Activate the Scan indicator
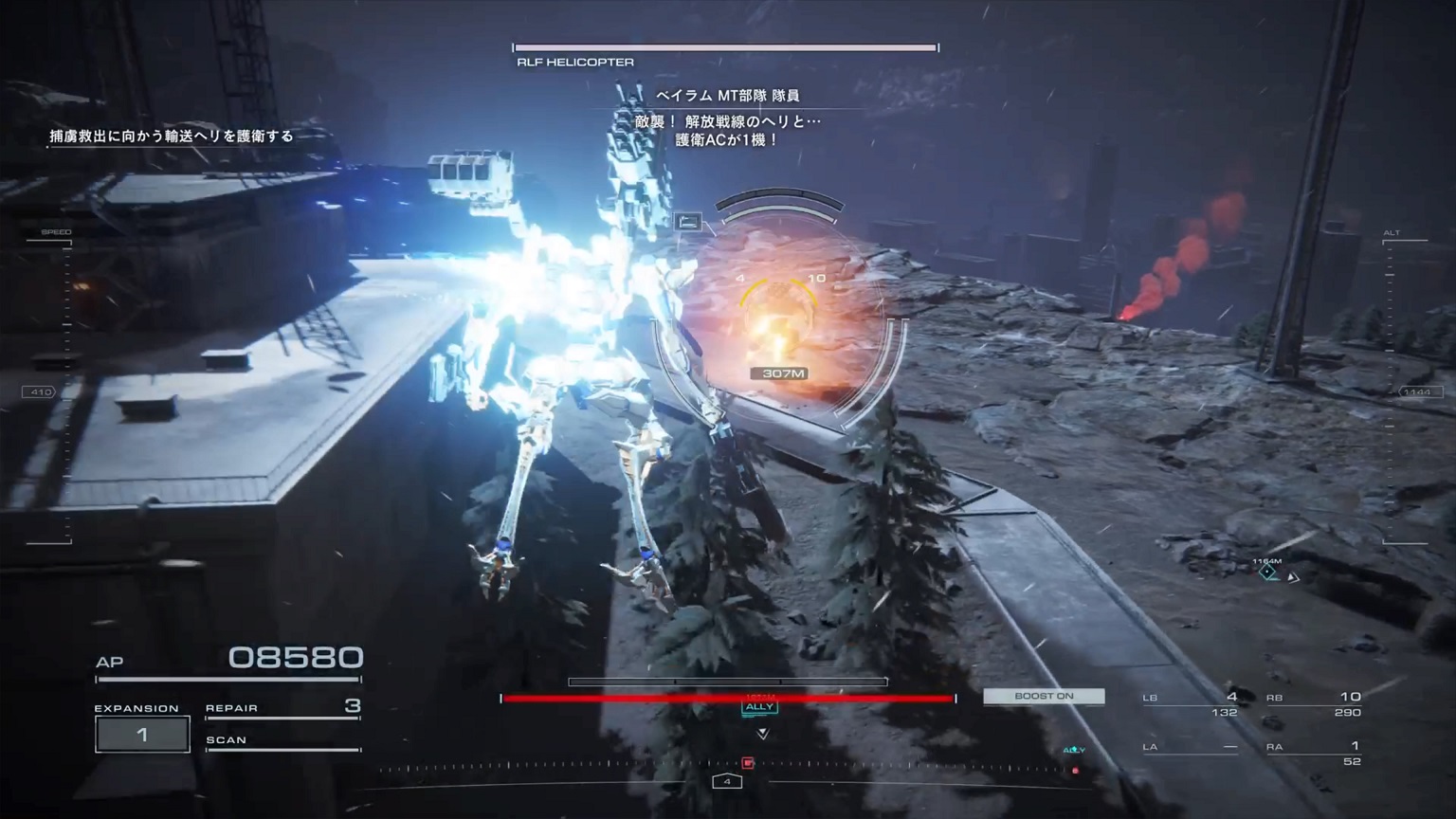 (282, 740)
